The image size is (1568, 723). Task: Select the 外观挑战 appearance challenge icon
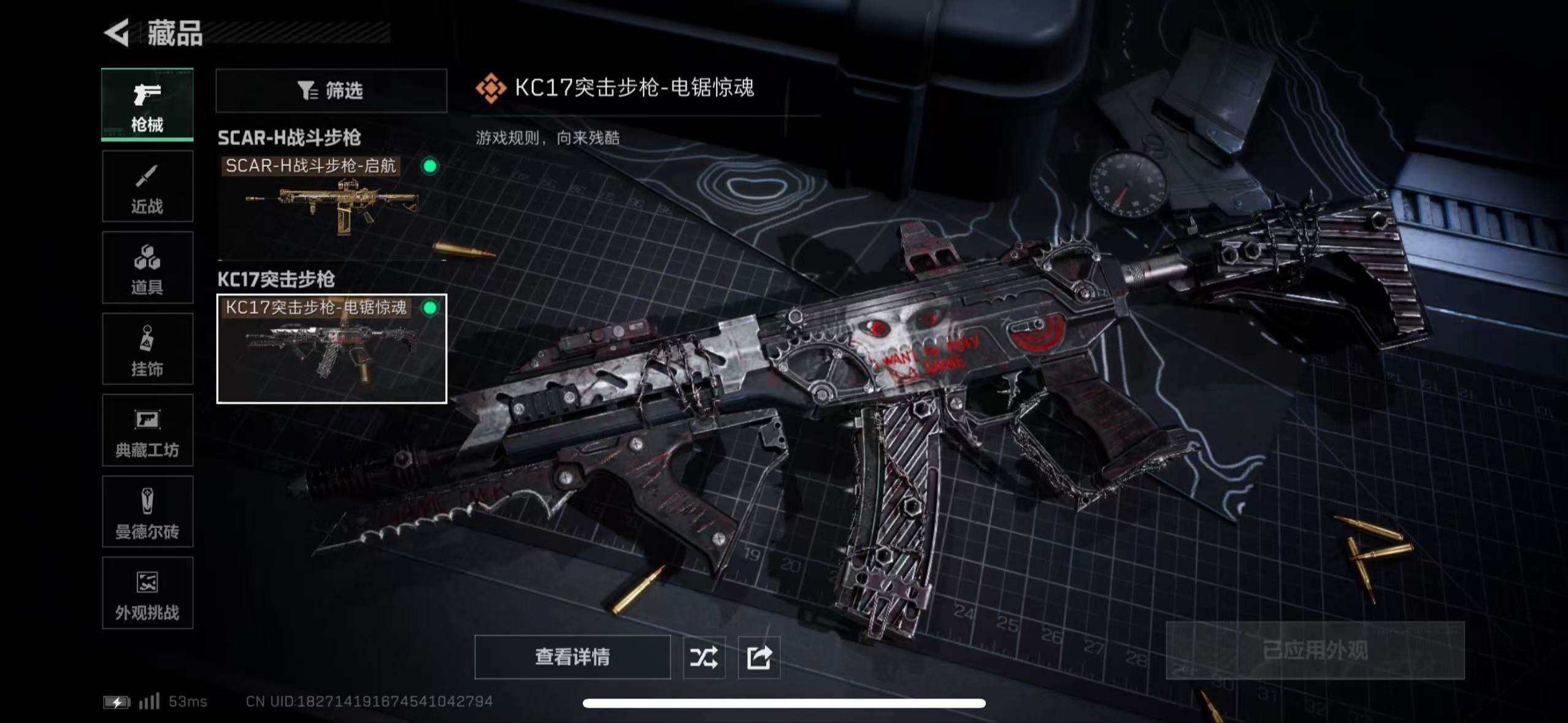point(147,594)
